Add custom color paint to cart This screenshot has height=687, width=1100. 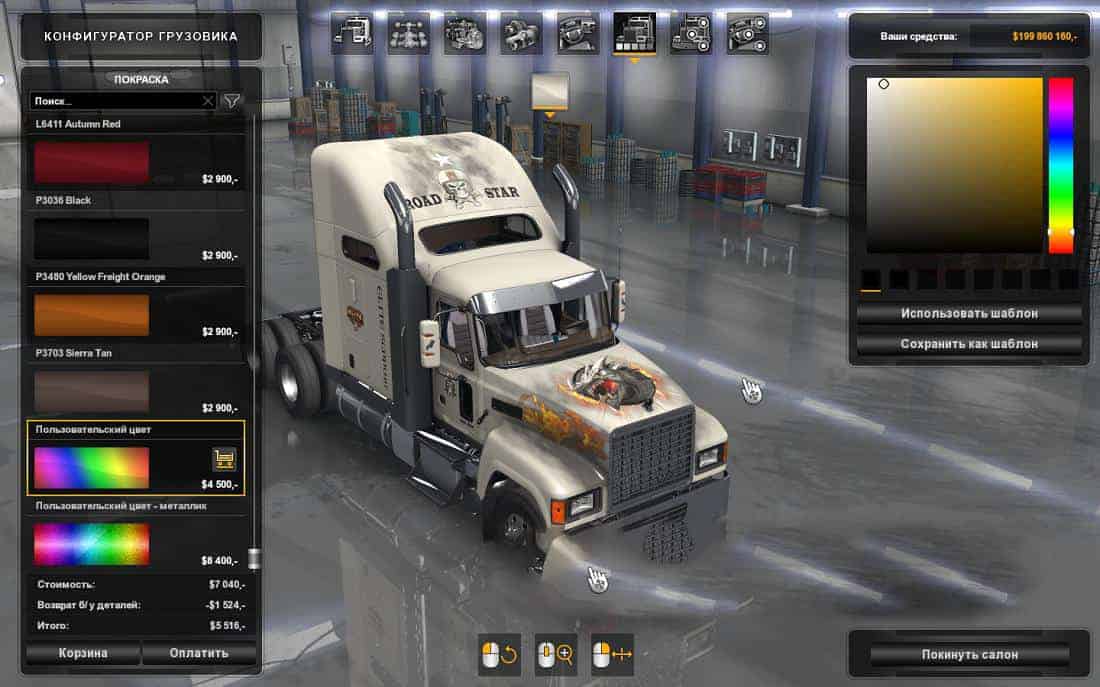tap(224, 459)
